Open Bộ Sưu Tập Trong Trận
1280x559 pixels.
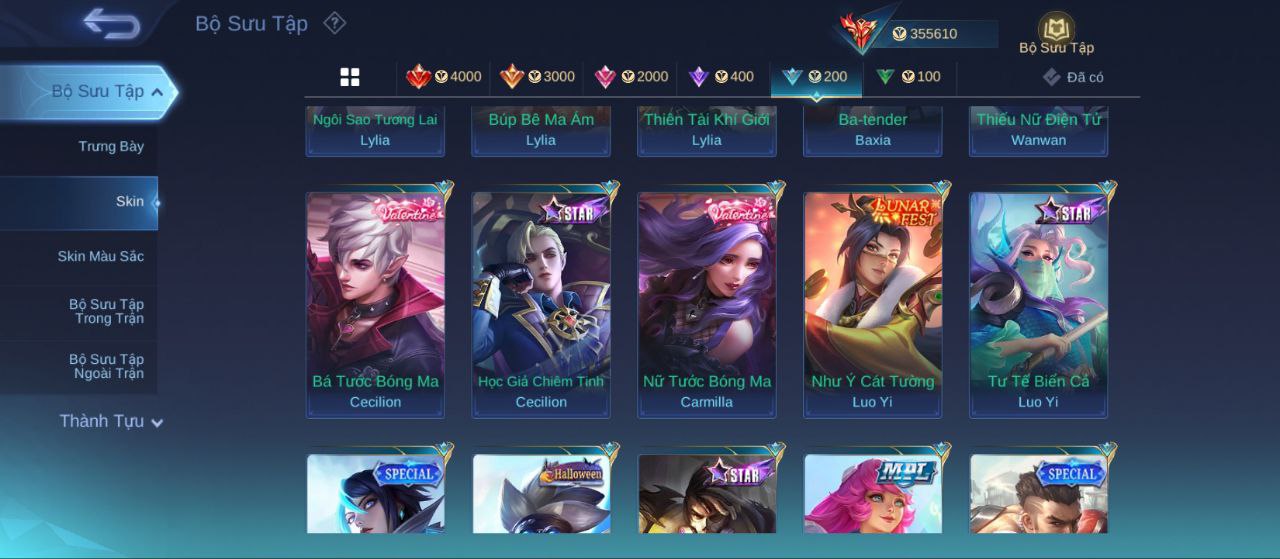(x=105, y=311)
